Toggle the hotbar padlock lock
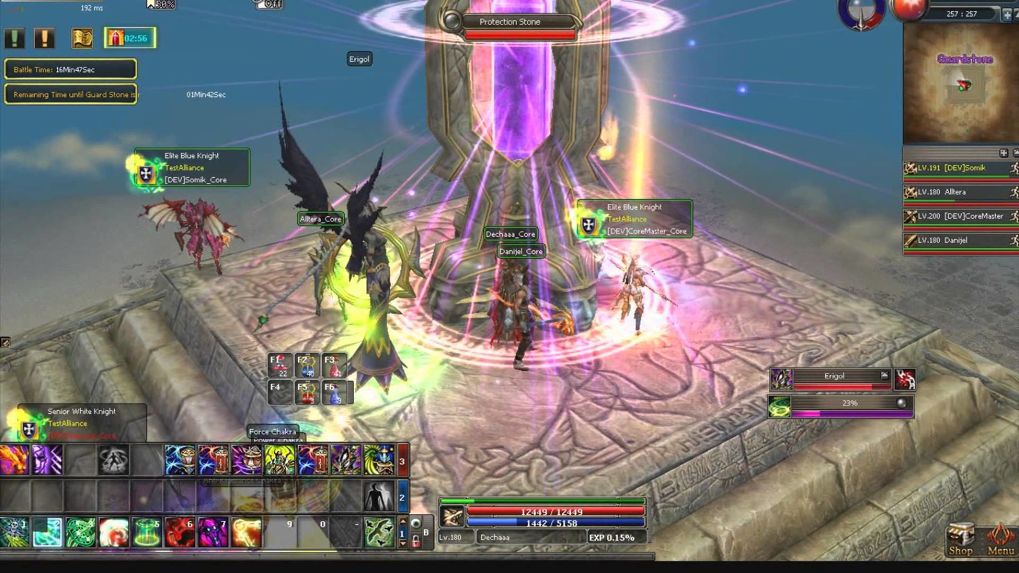 point(416,542)
